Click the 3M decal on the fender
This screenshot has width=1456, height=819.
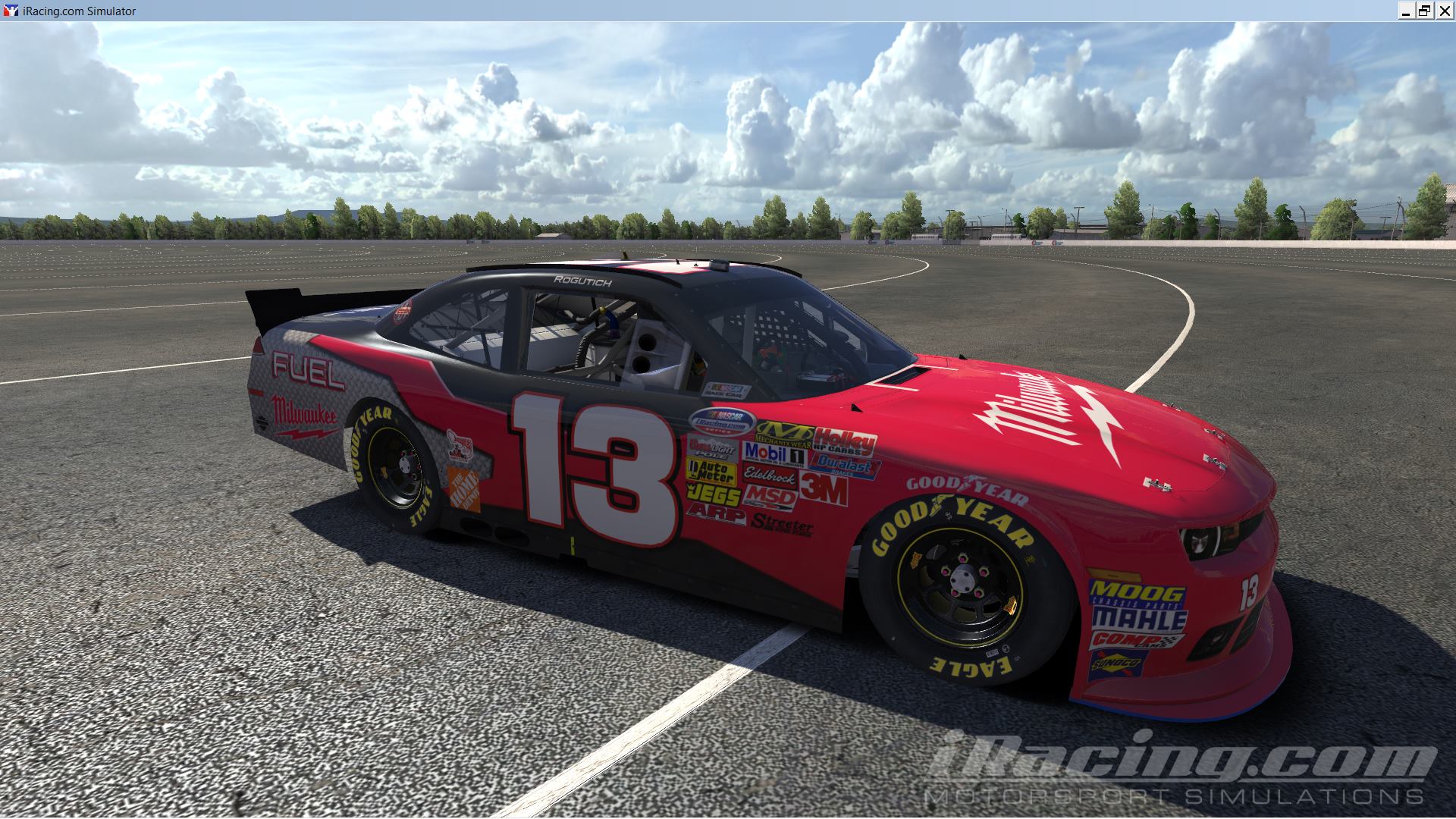[x=823, y=489]
